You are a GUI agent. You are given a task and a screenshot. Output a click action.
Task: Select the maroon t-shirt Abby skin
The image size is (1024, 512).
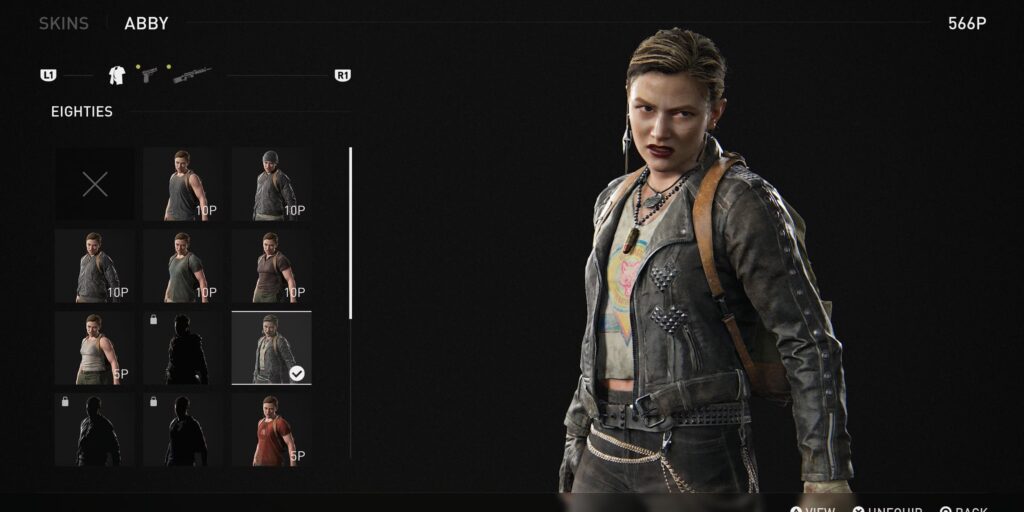[x=271, y=266]
